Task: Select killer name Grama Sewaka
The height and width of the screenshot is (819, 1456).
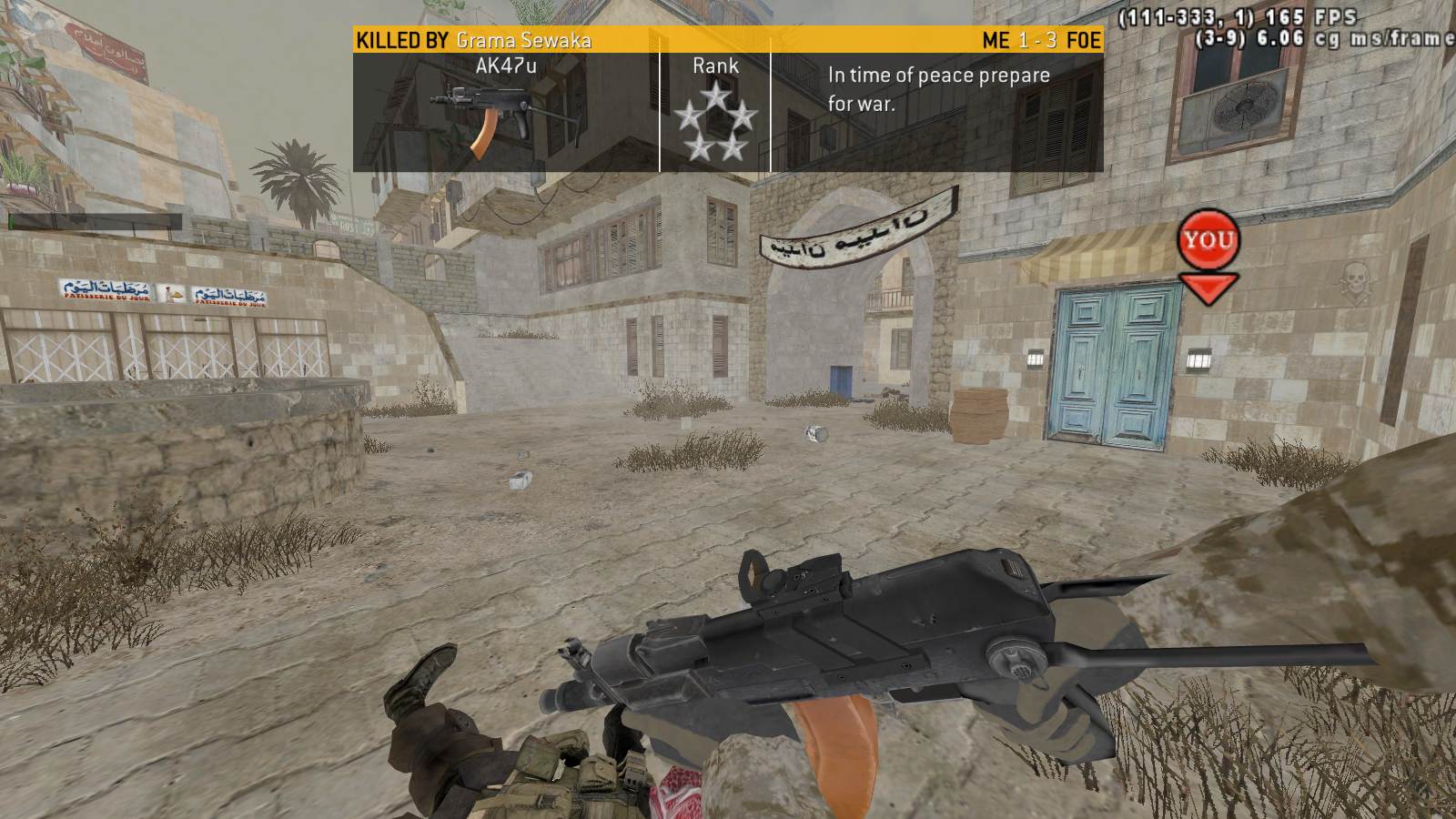Action: [523, 40]
